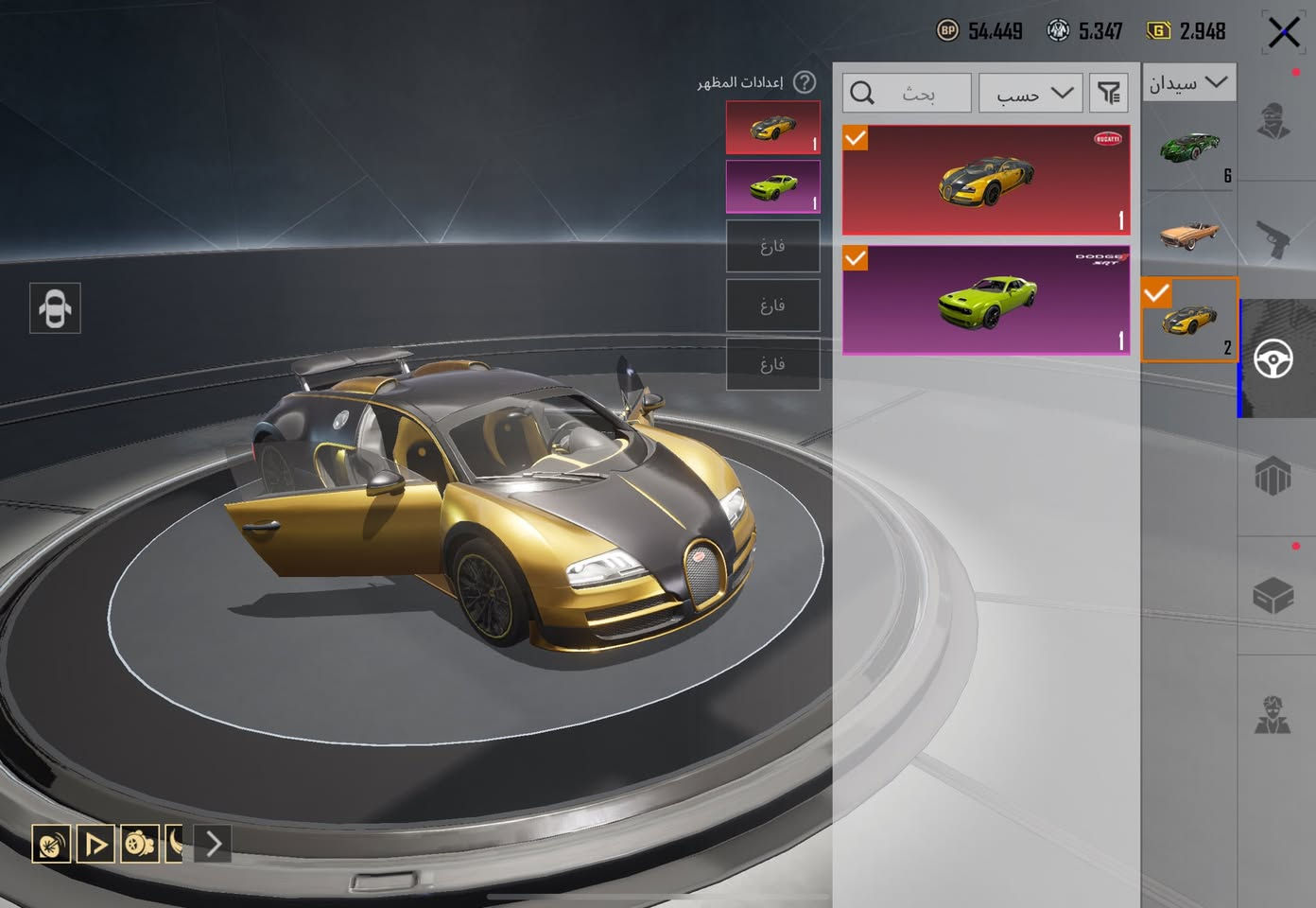Pick the Bugatti appearance preset slot
The image size is (1316, 908).
pyautogui.click(x=772, y=128)
